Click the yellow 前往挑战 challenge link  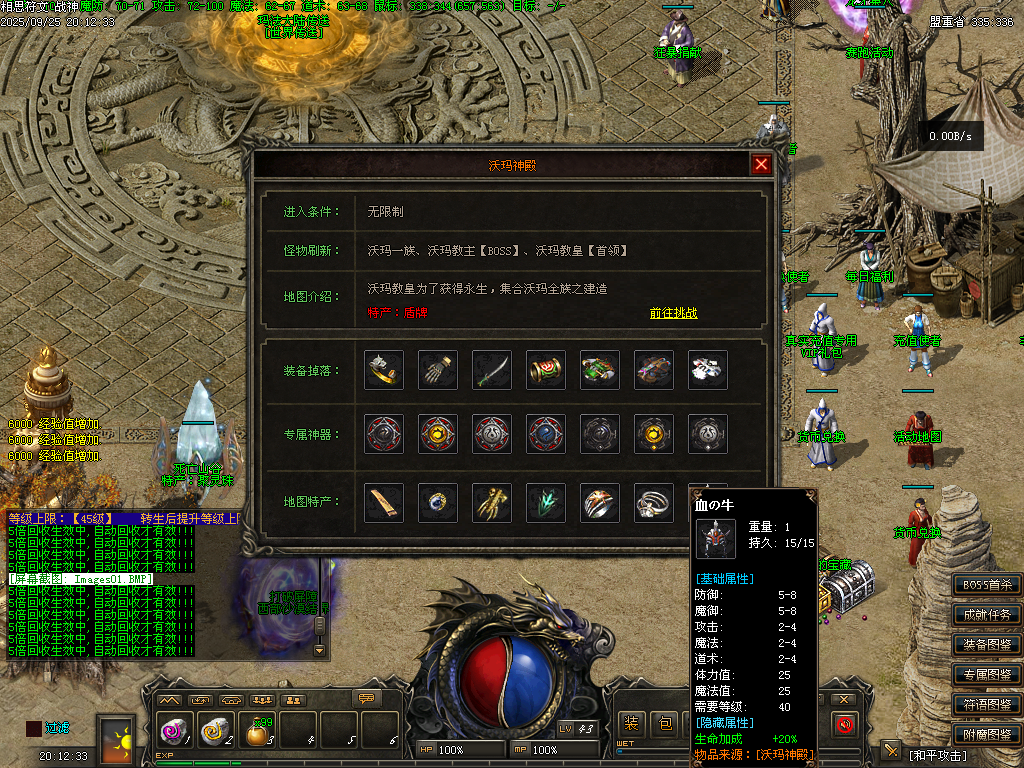(x=673, y=313)
